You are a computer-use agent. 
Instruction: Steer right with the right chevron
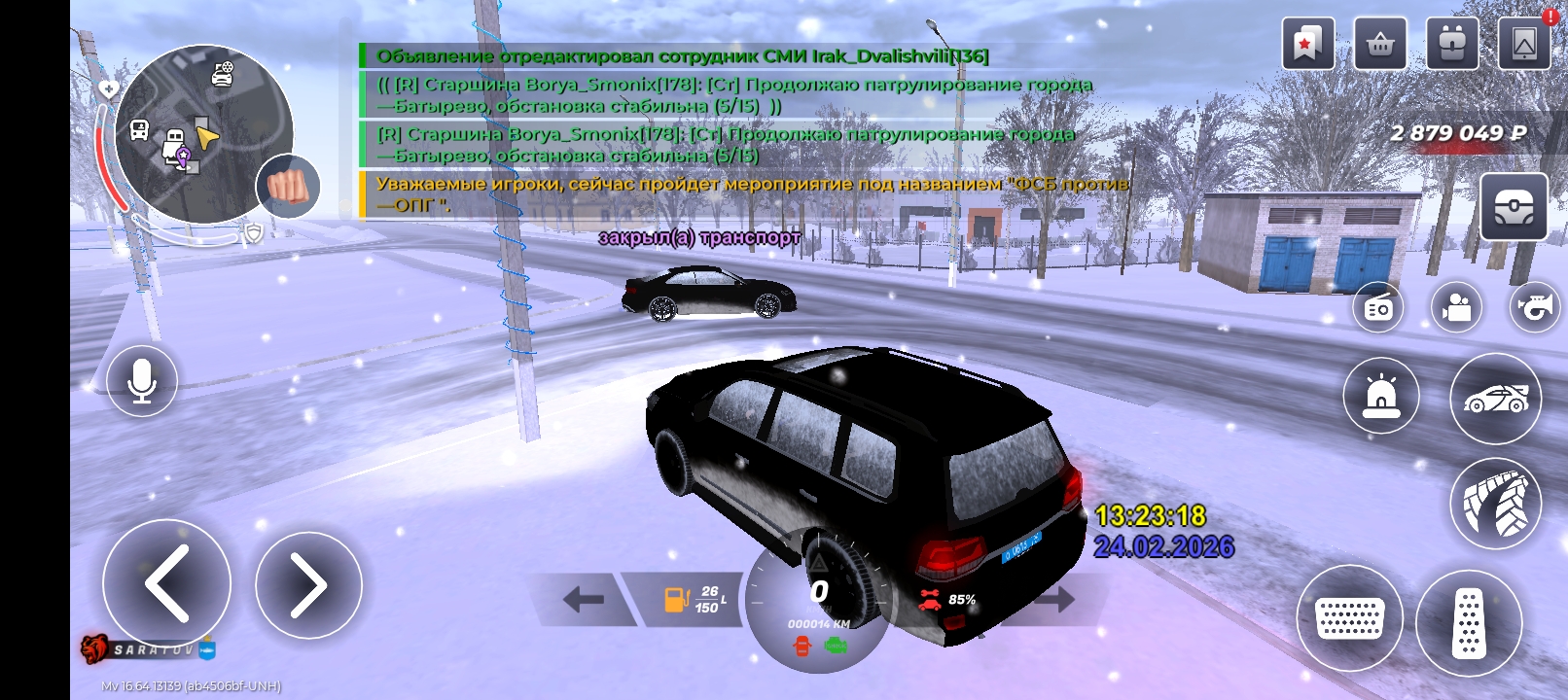click(308, 585)
